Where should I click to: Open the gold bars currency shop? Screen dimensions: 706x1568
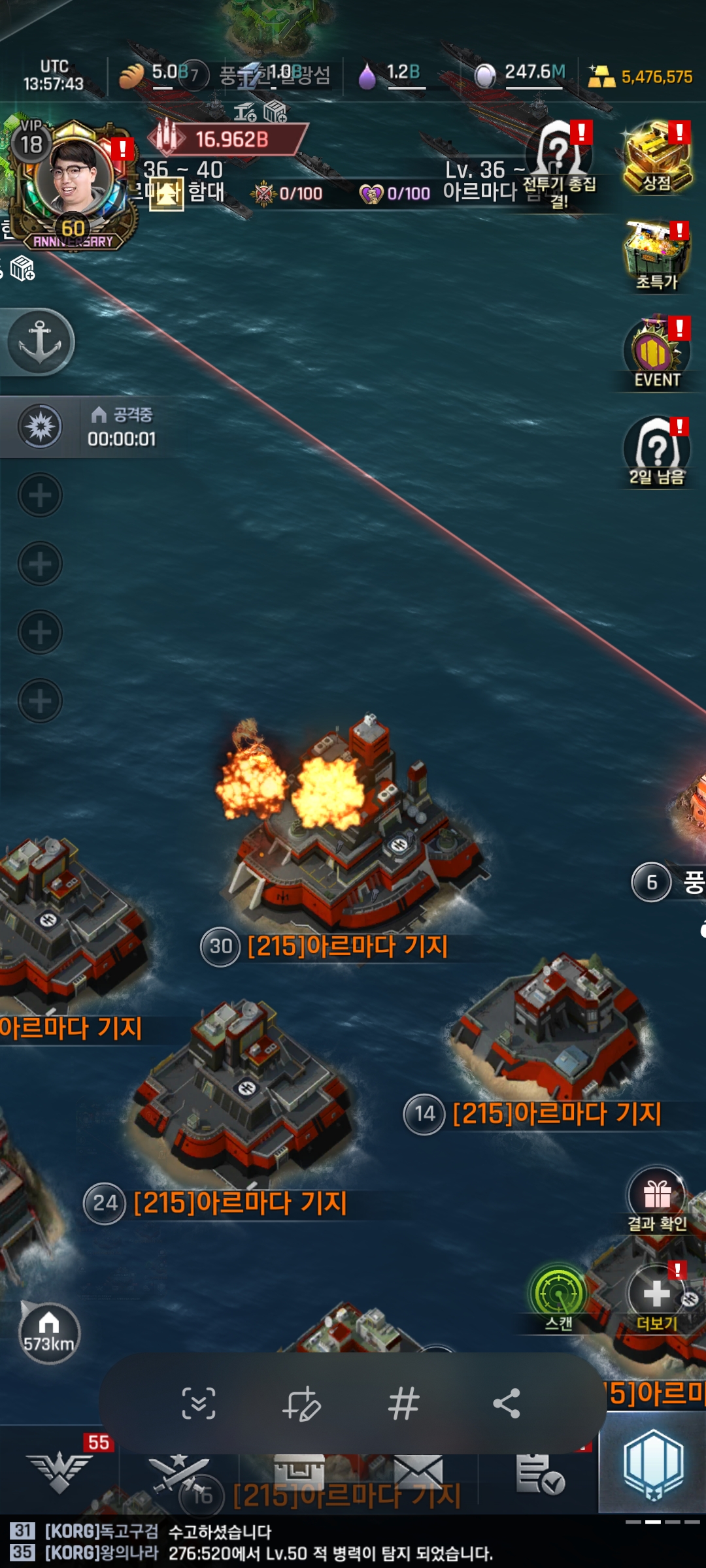641,76
